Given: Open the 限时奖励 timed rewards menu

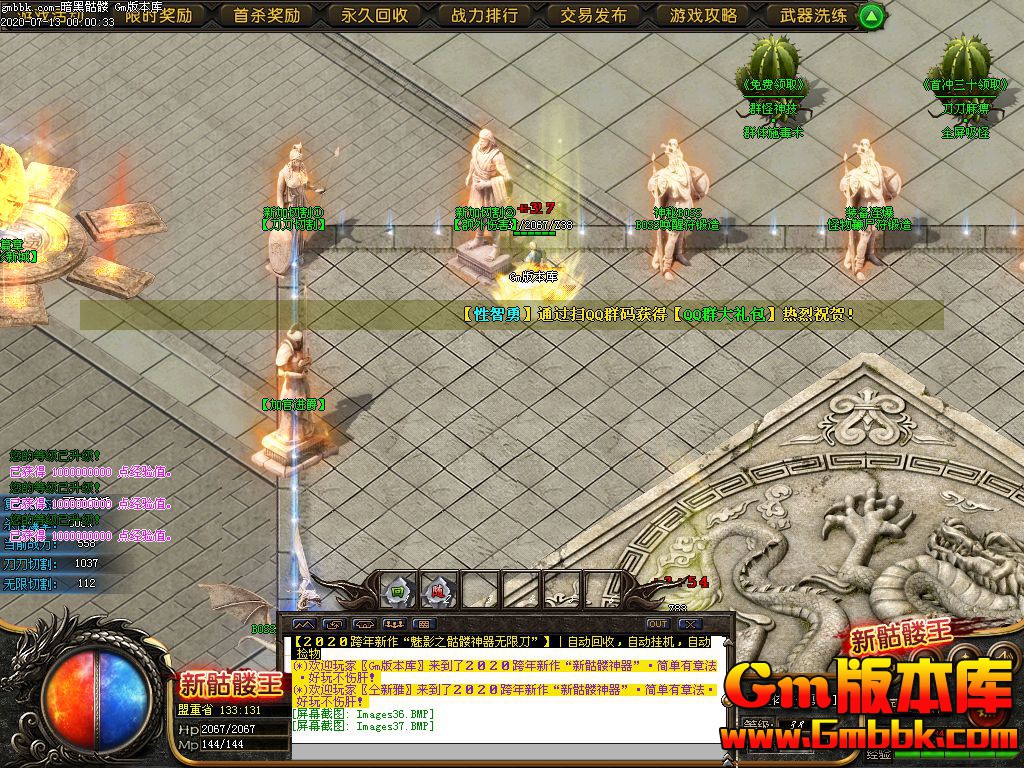Looking at the screenshot, I should coord(158,15).
